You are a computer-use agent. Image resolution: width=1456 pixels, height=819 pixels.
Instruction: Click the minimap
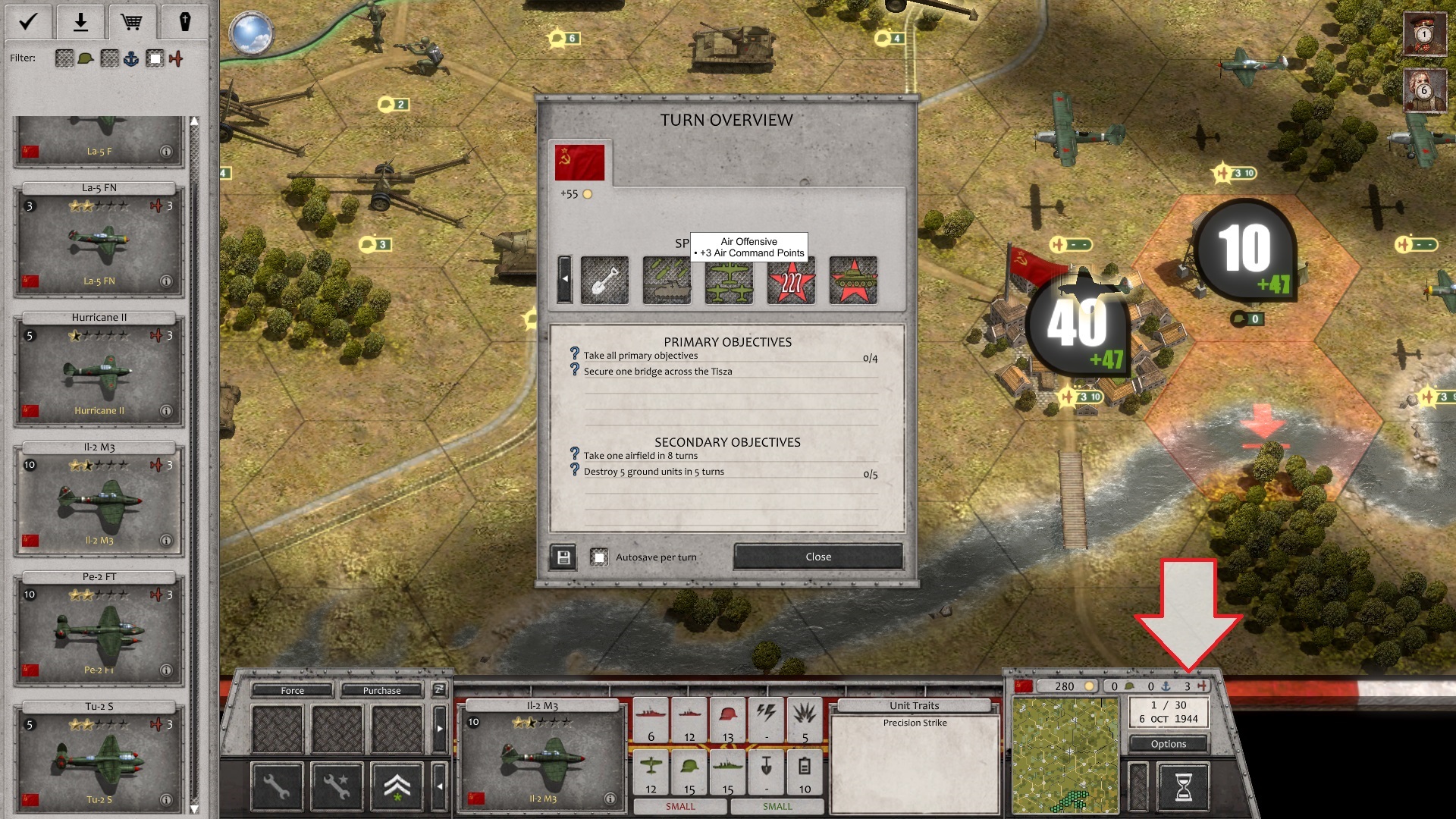tap(1065, 755)
